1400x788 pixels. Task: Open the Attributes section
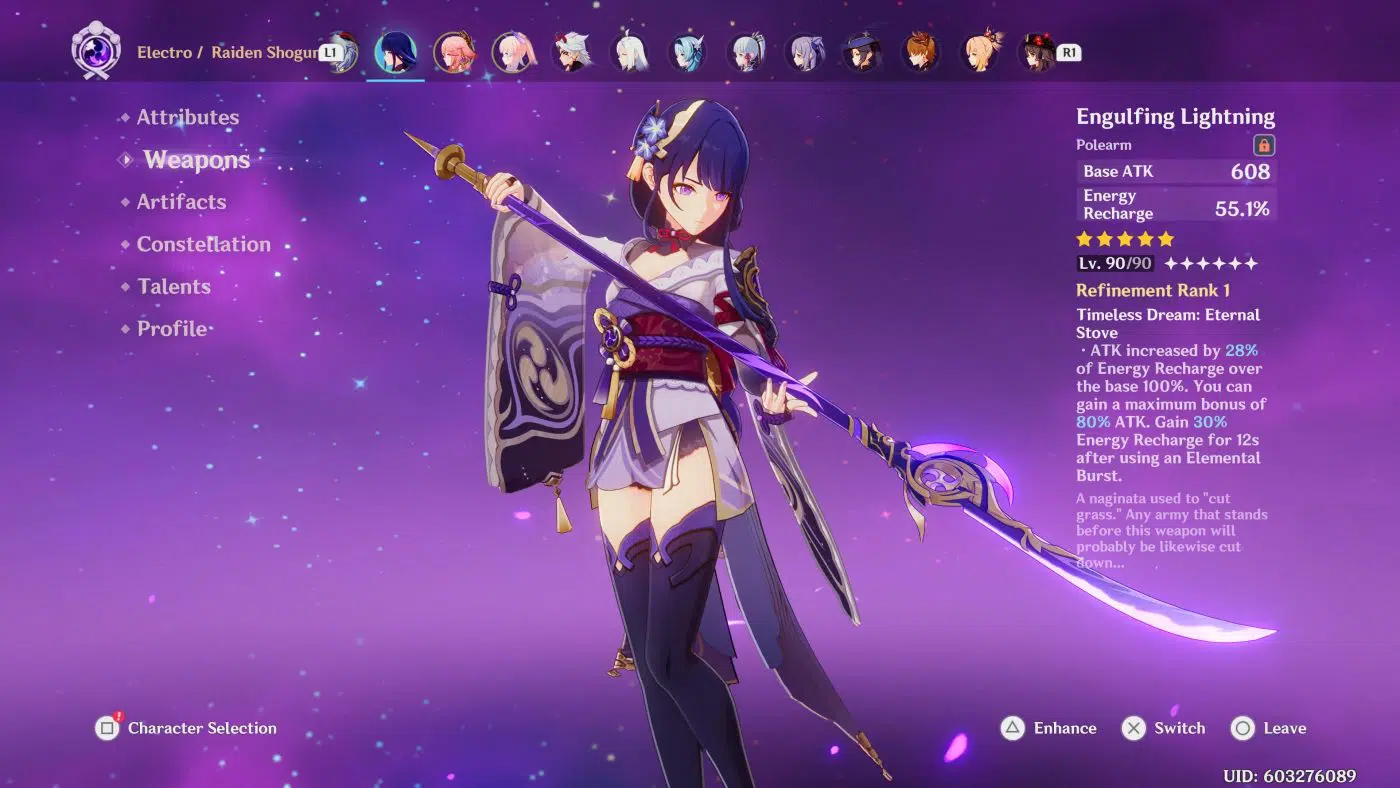click(x=187, y=117)
